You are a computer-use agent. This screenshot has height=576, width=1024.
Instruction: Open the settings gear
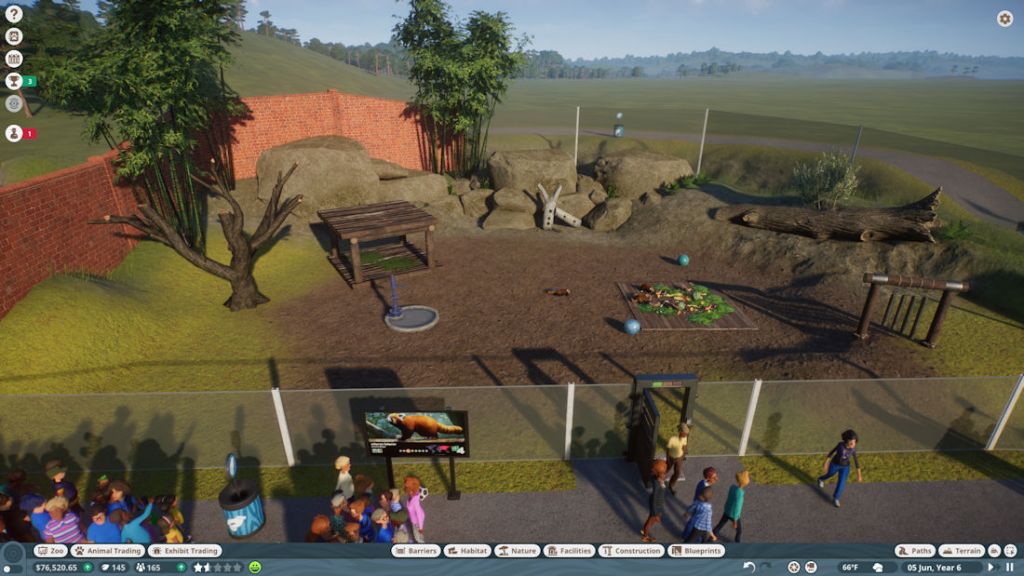pyautogui.click(x=1005, y=18)
